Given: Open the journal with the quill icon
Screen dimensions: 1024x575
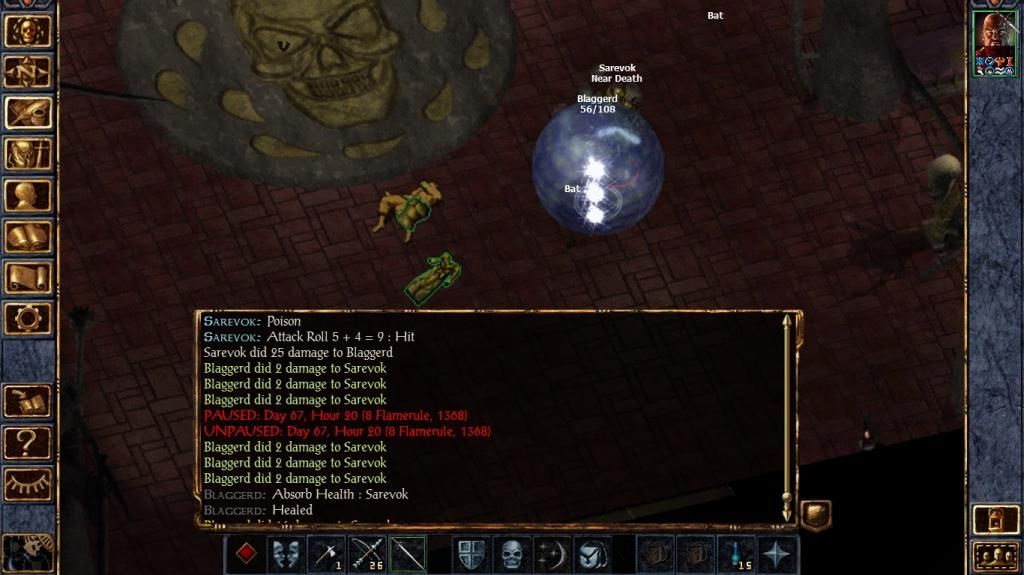Looking at the screenshot, I should (x=28, y=113).
